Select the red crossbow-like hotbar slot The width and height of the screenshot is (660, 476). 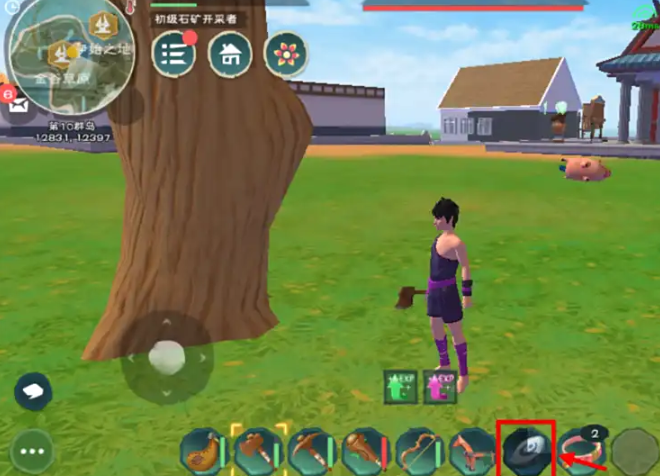472,451
